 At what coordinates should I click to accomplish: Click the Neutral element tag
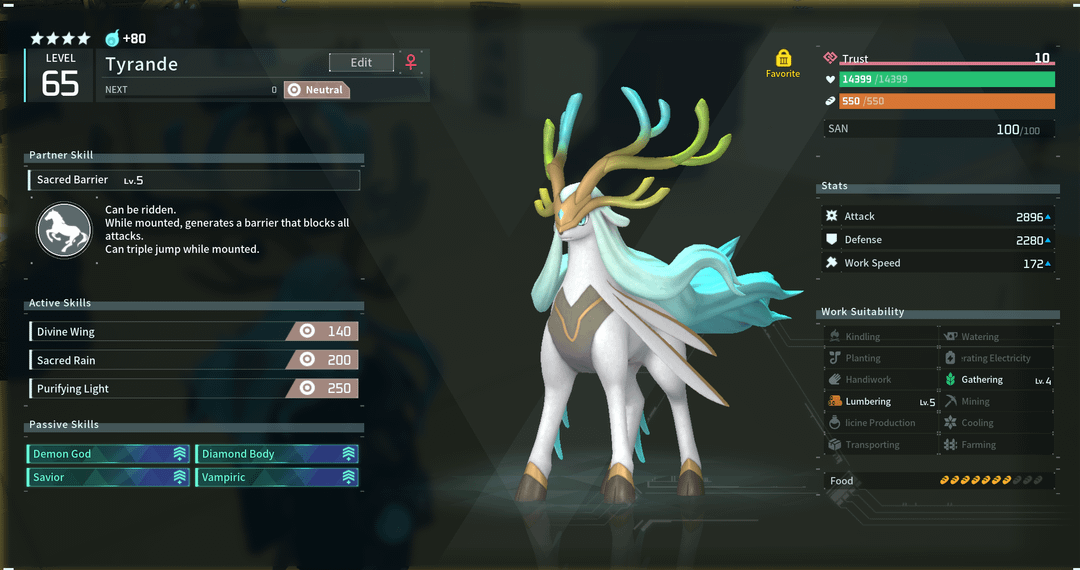(x=316, y=90)
